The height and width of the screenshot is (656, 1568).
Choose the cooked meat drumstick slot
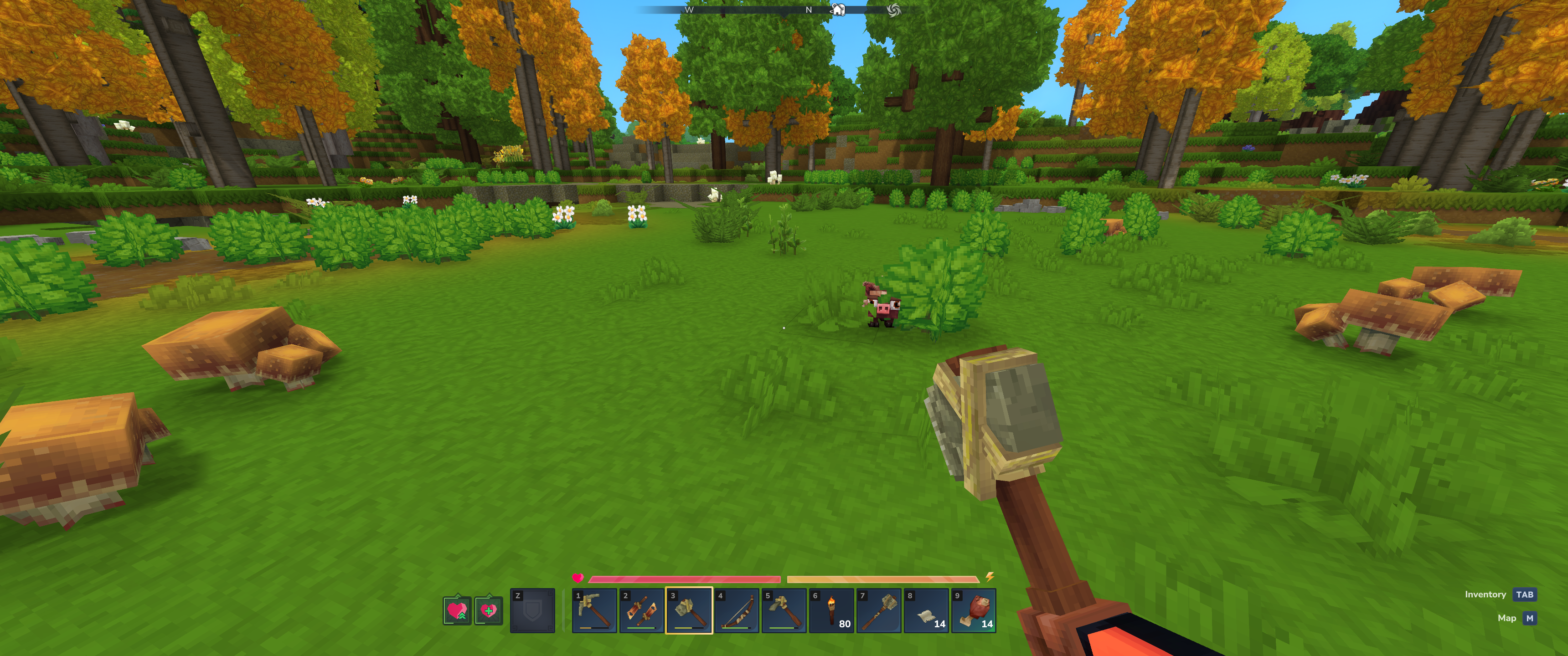(x=974, y=610)
